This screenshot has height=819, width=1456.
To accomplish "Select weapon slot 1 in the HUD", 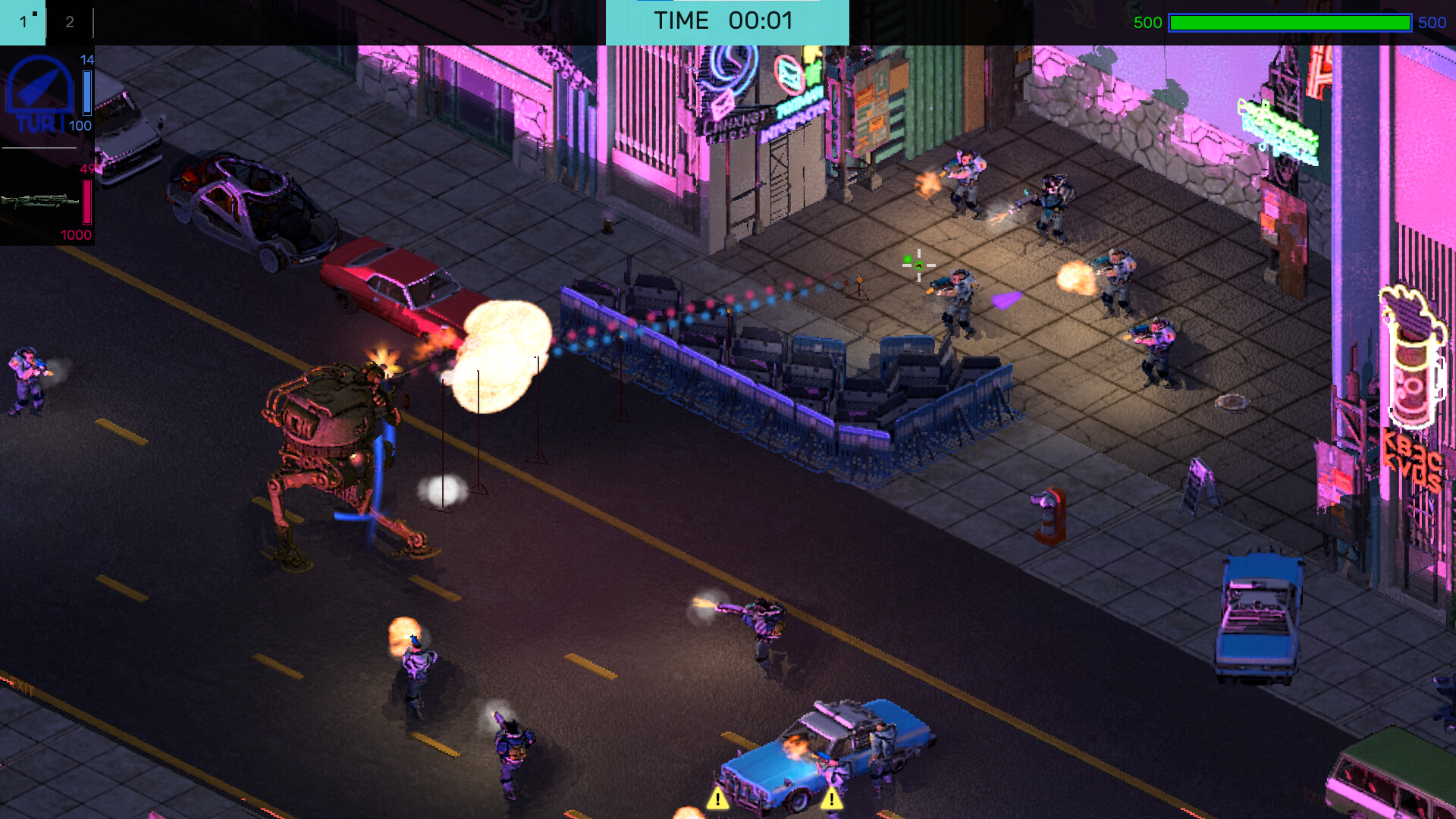I will (23, 23).
